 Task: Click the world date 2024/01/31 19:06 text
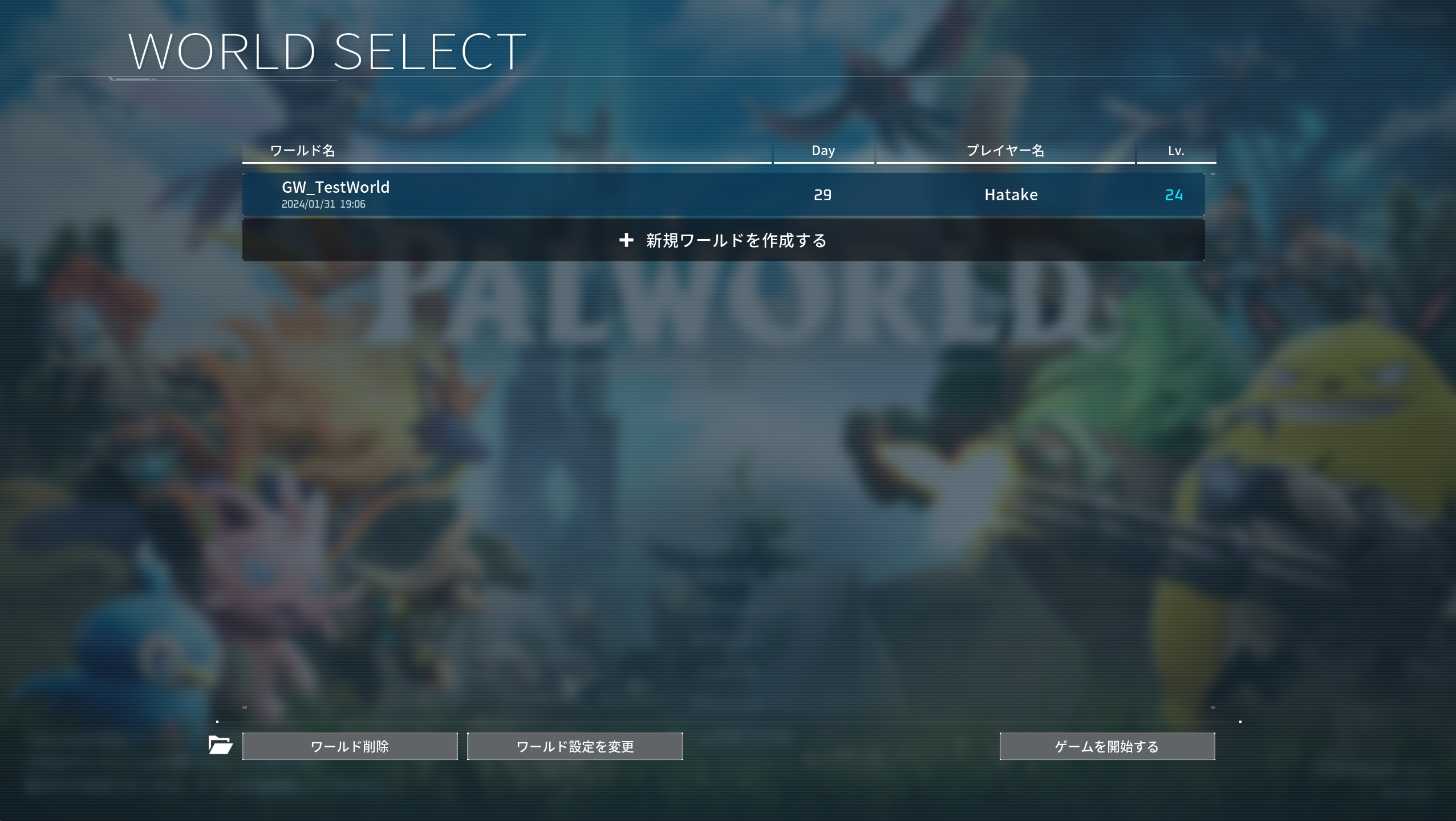click(x=324, y=203)
